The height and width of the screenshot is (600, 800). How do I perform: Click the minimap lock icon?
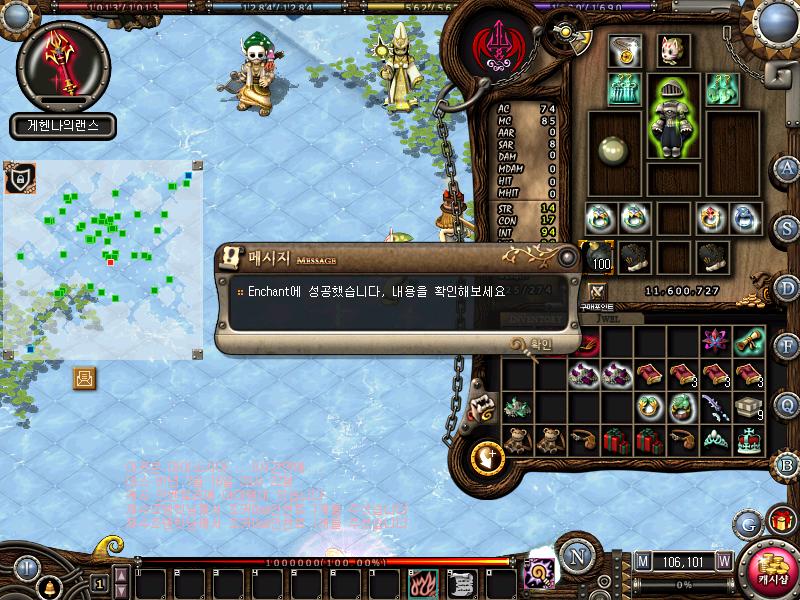tap(18, 179)
